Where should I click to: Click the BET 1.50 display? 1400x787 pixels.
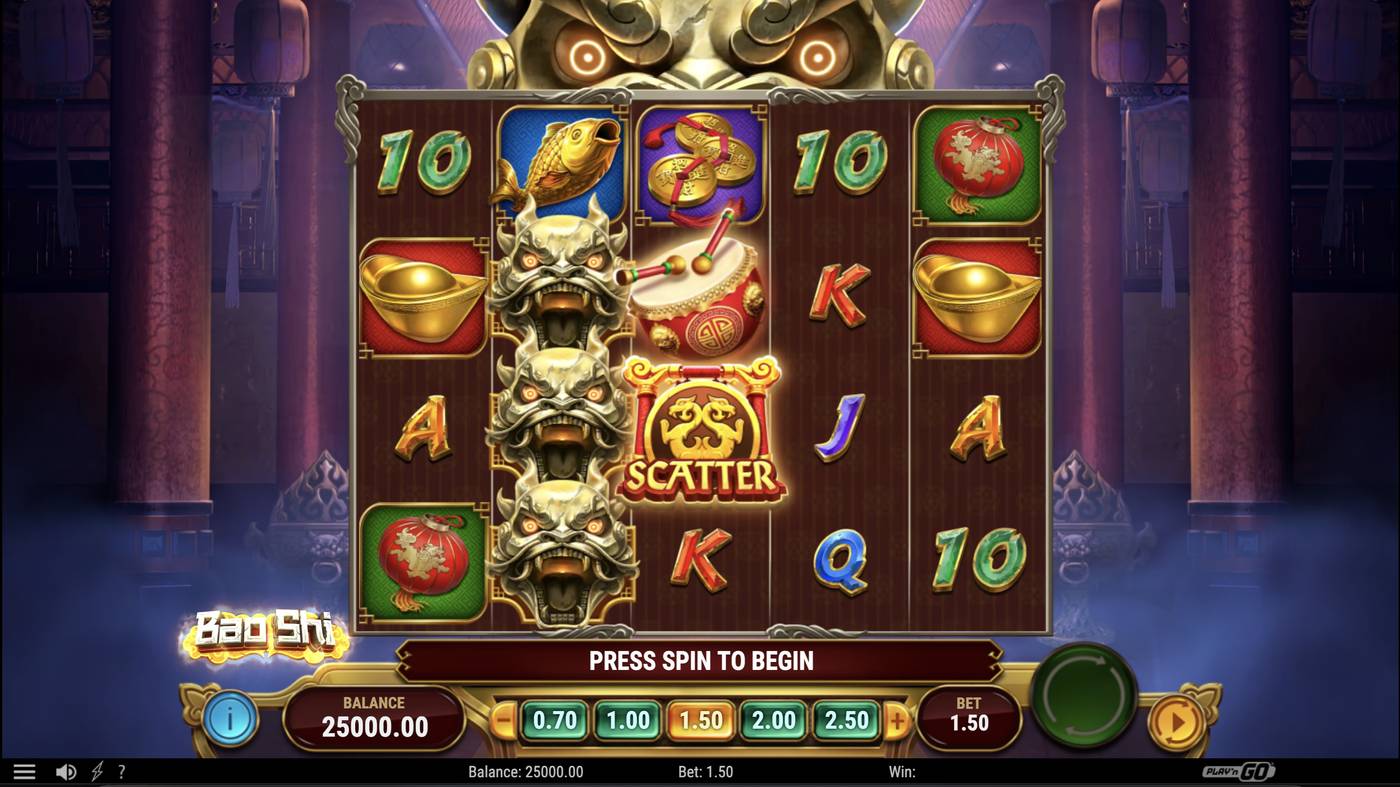(970, 717)
